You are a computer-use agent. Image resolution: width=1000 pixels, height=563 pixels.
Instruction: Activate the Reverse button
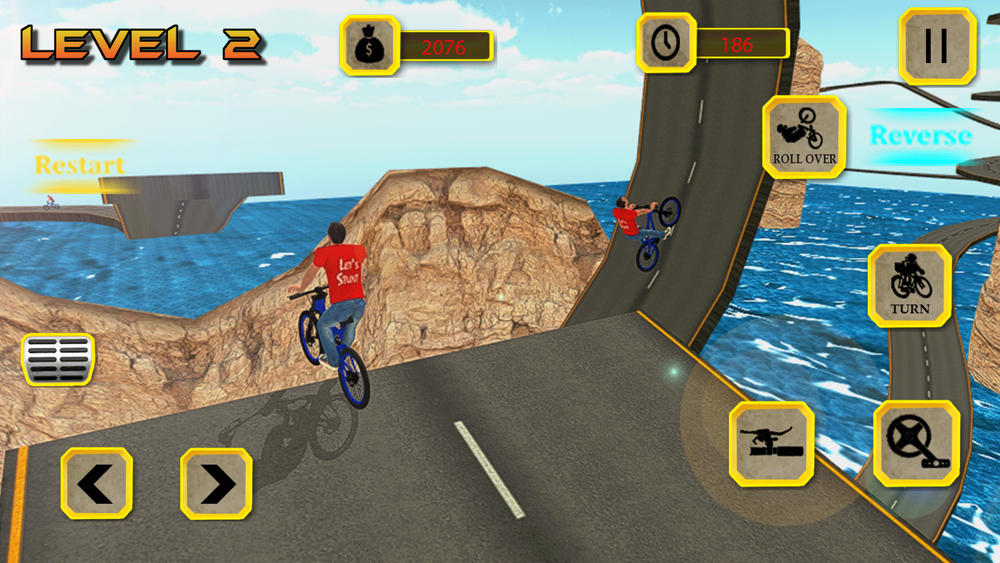tap(920, 136)
